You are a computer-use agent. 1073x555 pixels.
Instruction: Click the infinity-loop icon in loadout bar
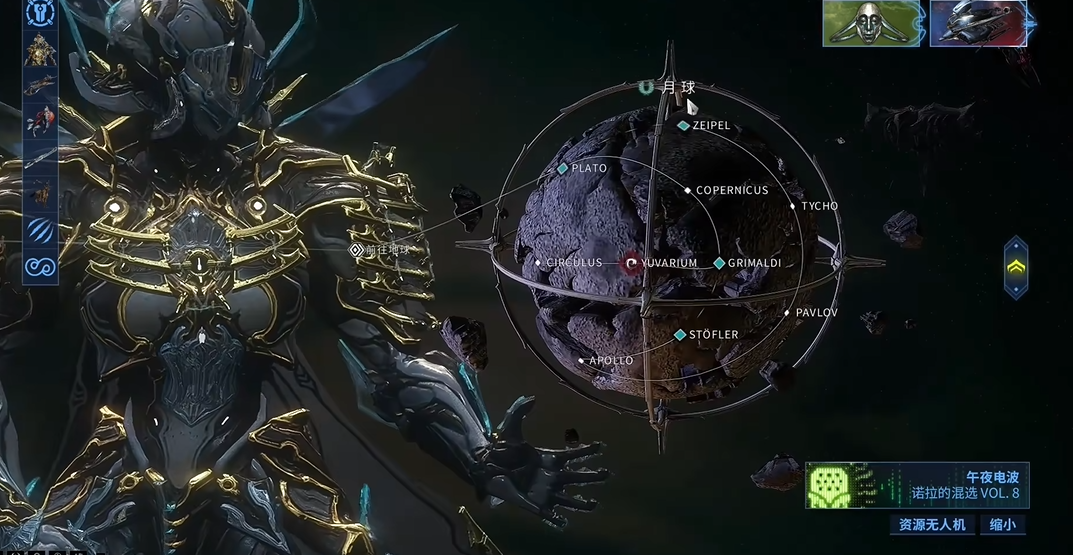coord(40,267)
